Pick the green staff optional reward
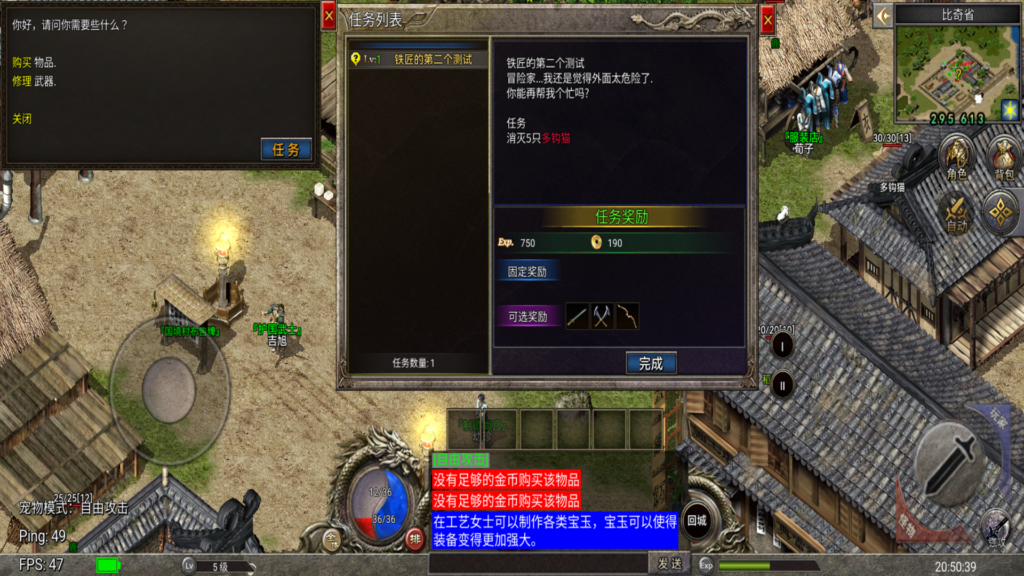This screenshot has height=576, width=1024. point(578,316)
